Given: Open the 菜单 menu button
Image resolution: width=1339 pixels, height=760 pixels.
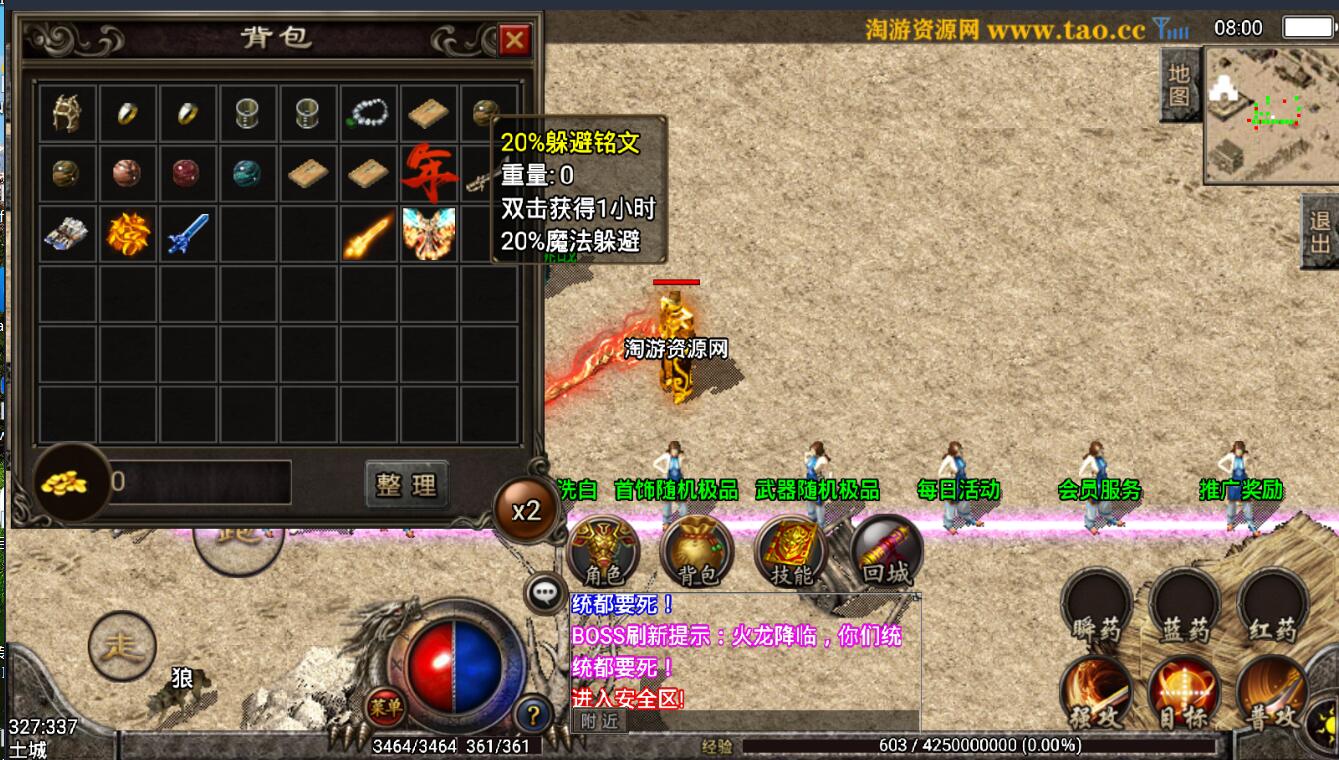Looking at the screenshot, I should tap(385, 707).
